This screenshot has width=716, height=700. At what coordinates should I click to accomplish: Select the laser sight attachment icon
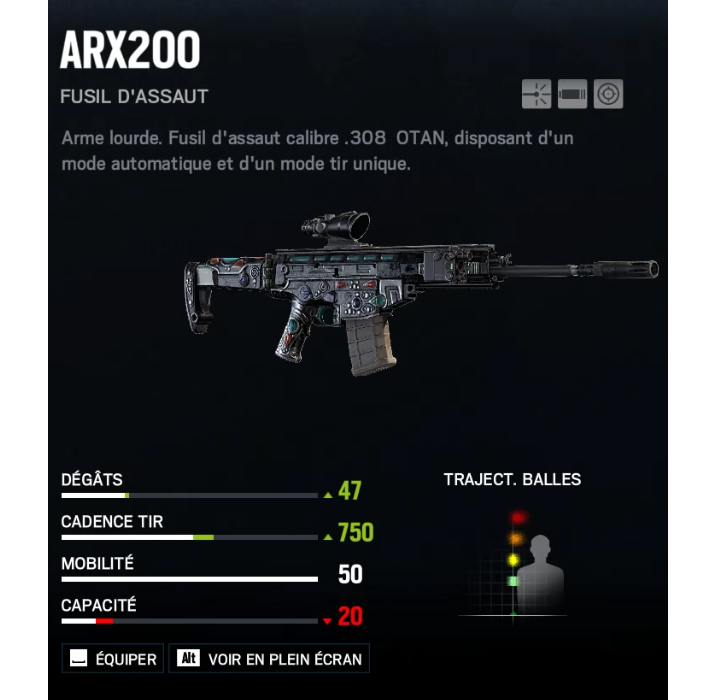536,94
